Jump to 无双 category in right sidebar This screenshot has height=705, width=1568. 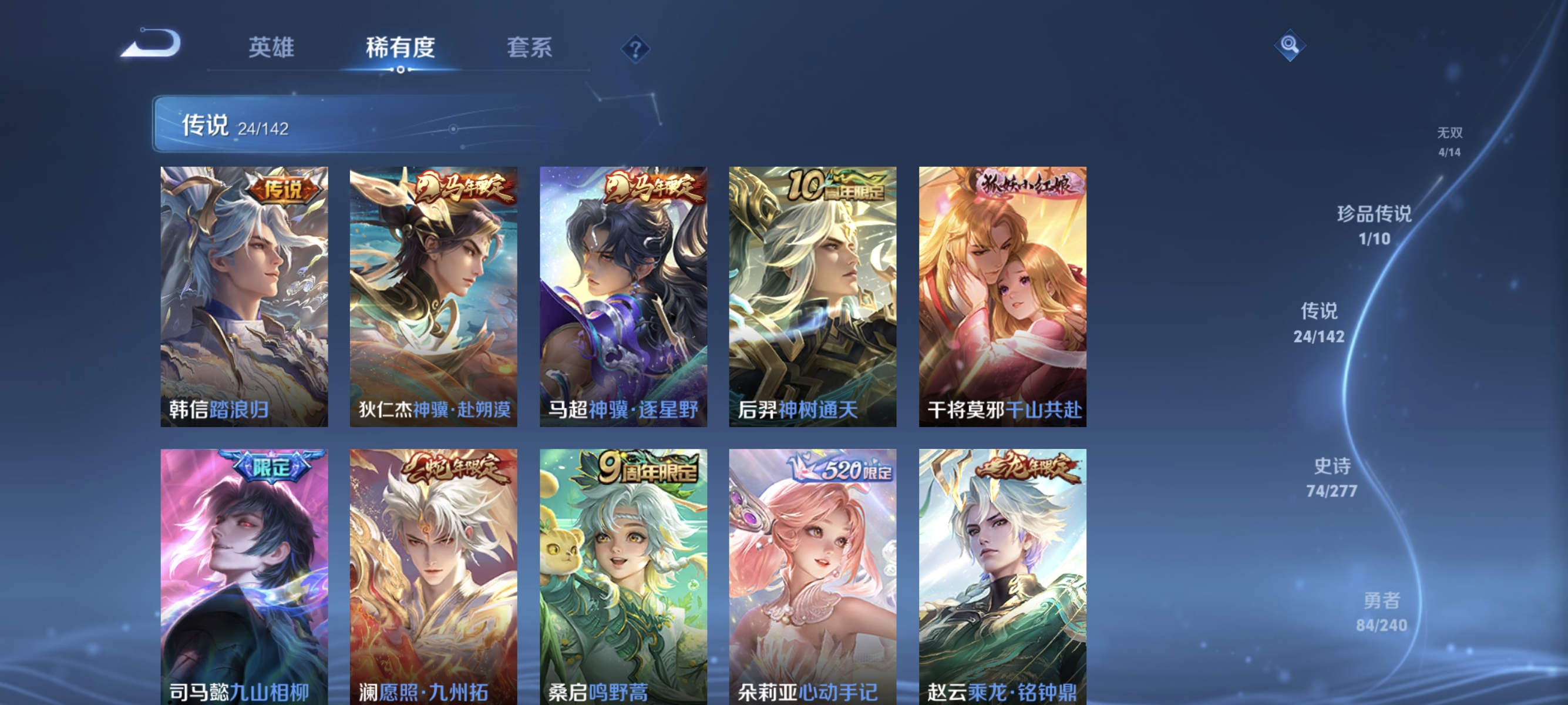pyautogui.click(x=1451, y=141)
